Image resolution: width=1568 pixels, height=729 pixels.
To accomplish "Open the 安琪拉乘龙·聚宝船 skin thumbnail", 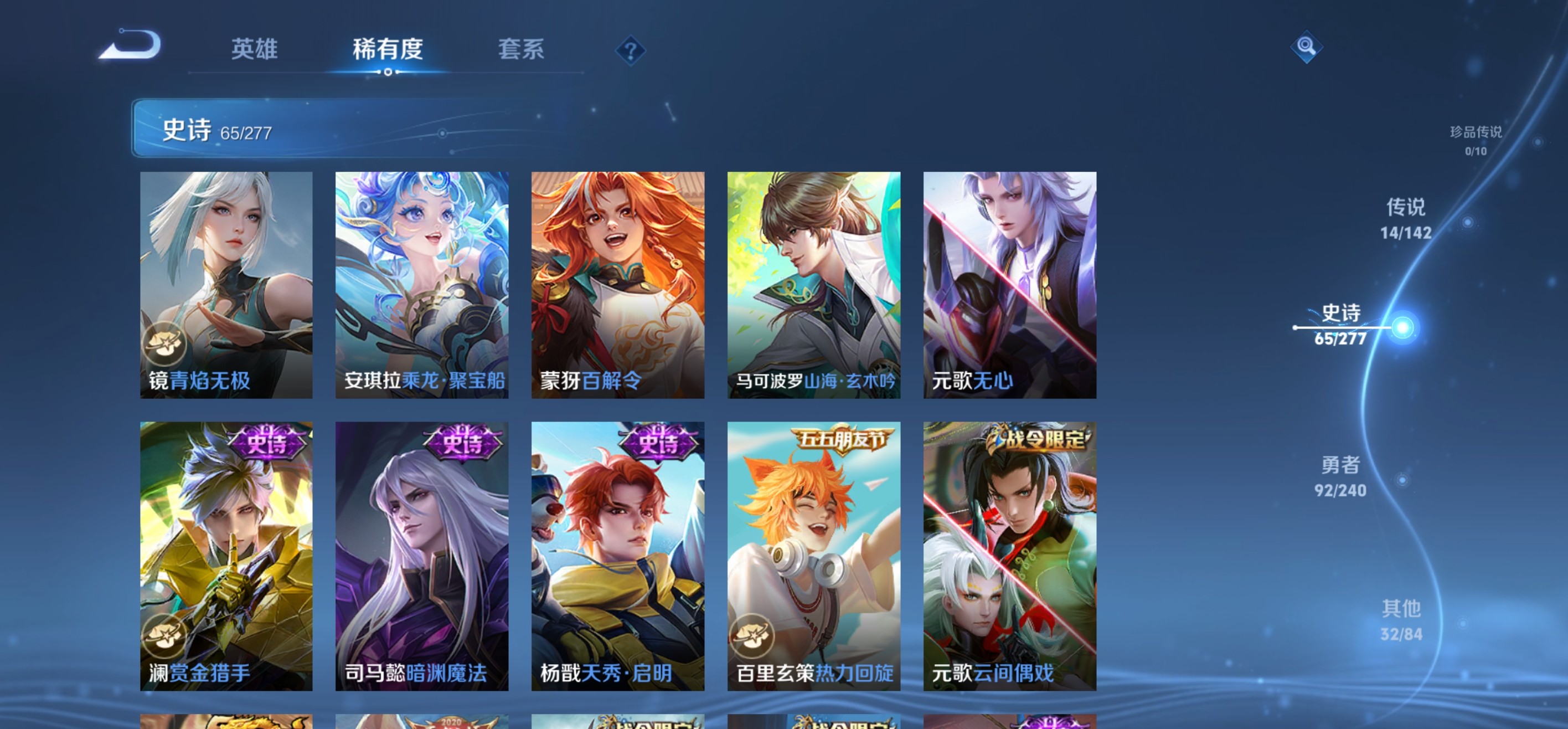I will [x=421, y=286].
